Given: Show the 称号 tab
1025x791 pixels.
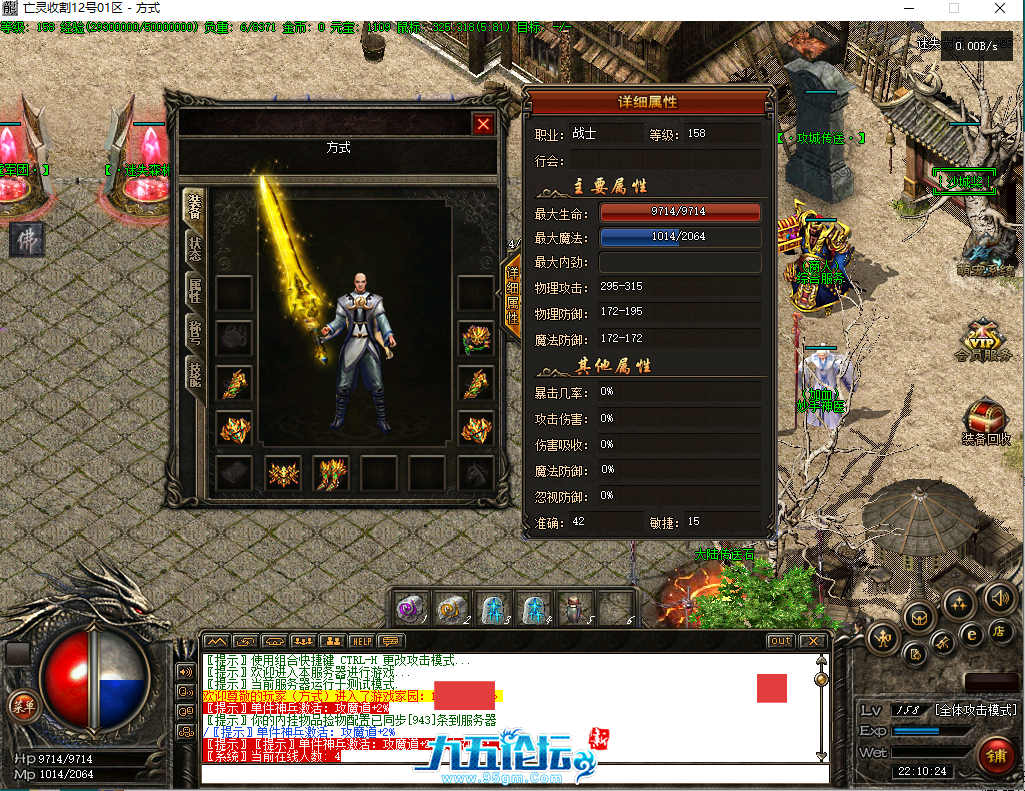Looking at the screenshot, I should point(194,333).
